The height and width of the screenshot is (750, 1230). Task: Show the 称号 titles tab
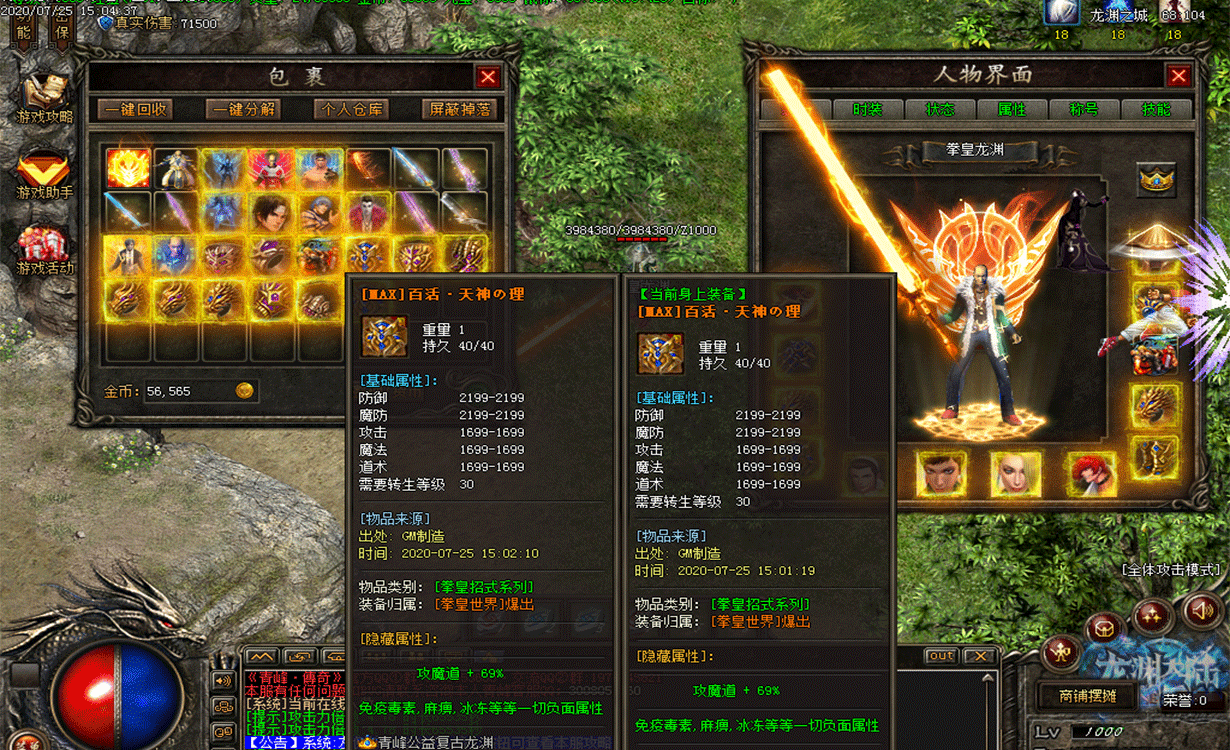click(1084, 110)
